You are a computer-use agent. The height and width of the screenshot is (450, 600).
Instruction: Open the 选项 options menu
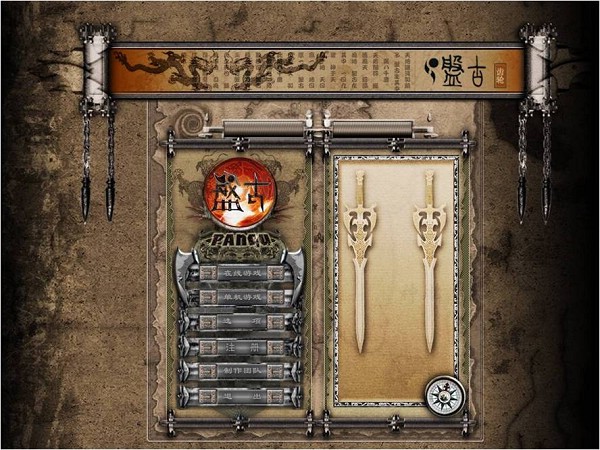240,322
